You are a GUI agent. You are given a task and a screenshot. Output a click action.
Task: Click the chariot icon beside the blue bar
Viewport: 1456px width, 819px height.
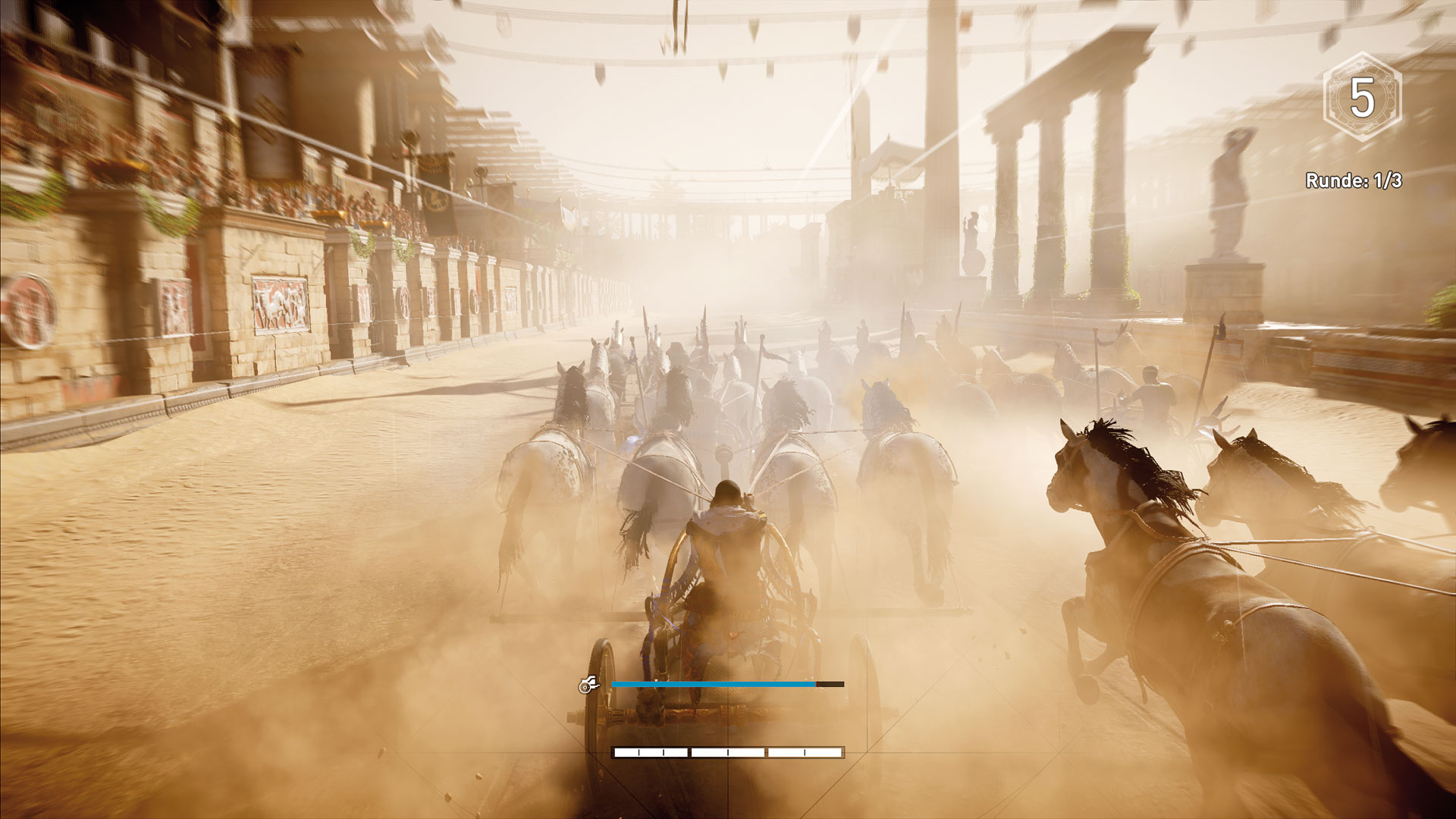click(x=588, y=685)
